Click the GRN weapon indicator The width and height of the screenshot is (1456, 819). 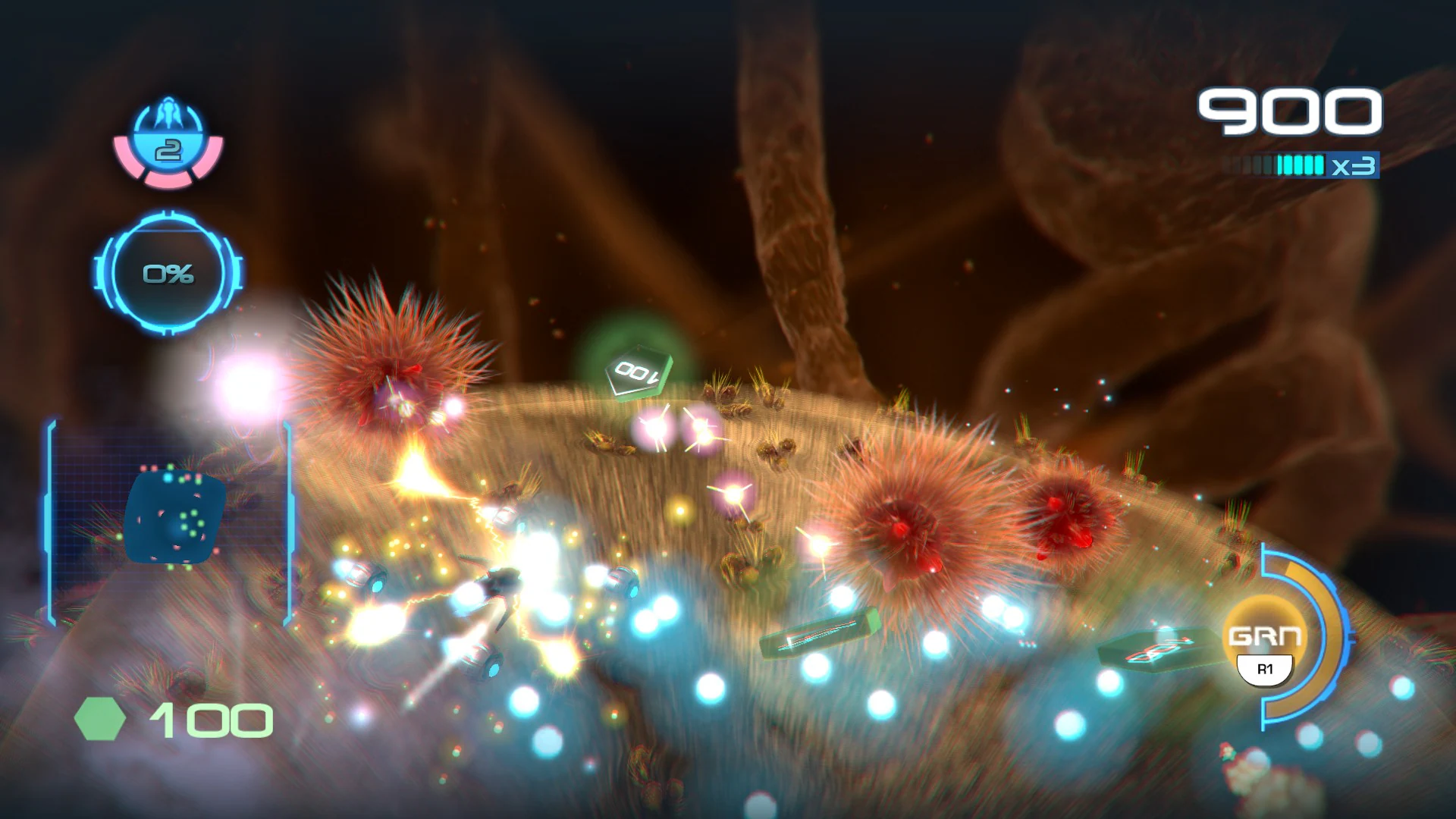click(1264, 637)
